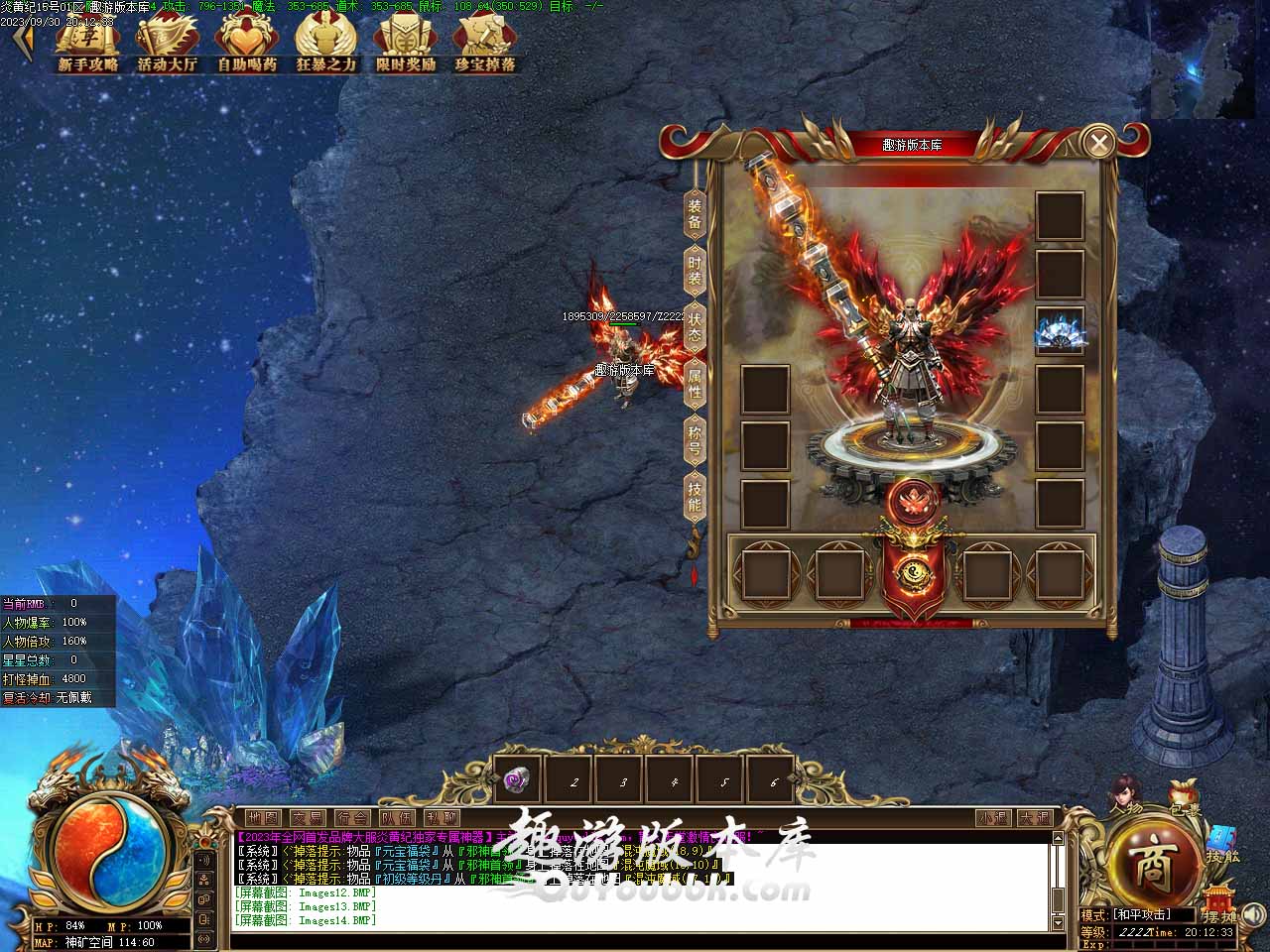Open 限时奖励 timed rewards
The width and height of the screenshot is (1270, 952).
[x=405, y=46]
